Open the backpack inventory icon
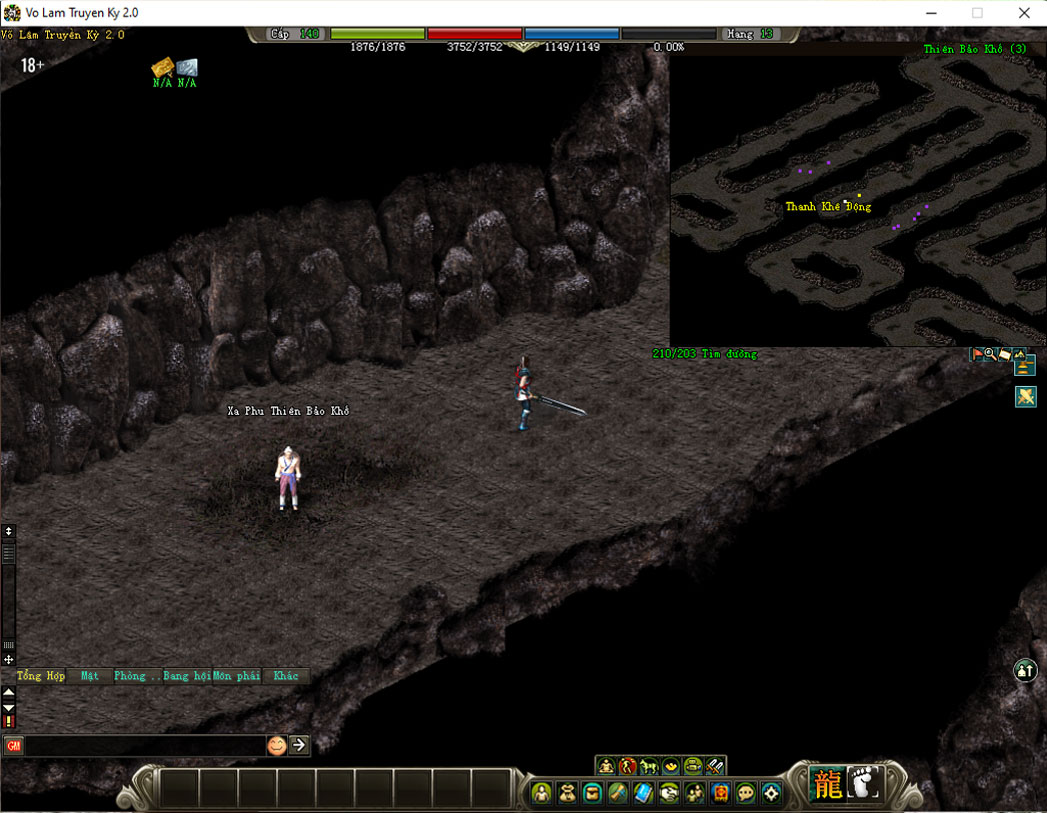The width and height of the screenshot is (1047, 813). click(567, 793)
